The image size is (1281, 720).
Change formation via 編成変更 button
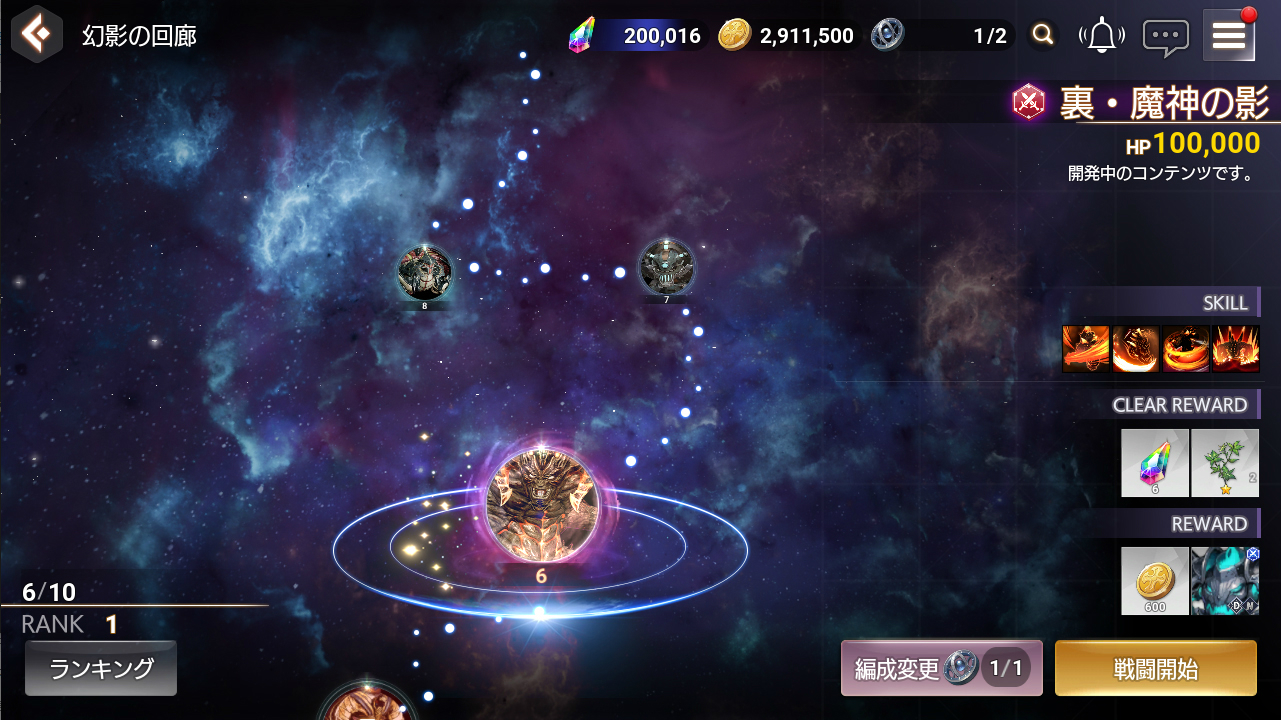click(941, 668)
